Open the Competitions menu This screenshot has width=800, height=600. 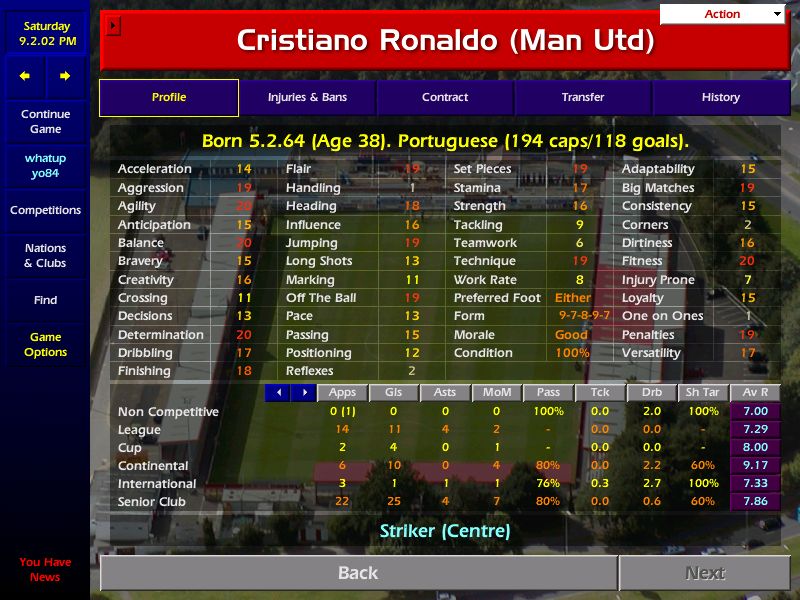45,211
